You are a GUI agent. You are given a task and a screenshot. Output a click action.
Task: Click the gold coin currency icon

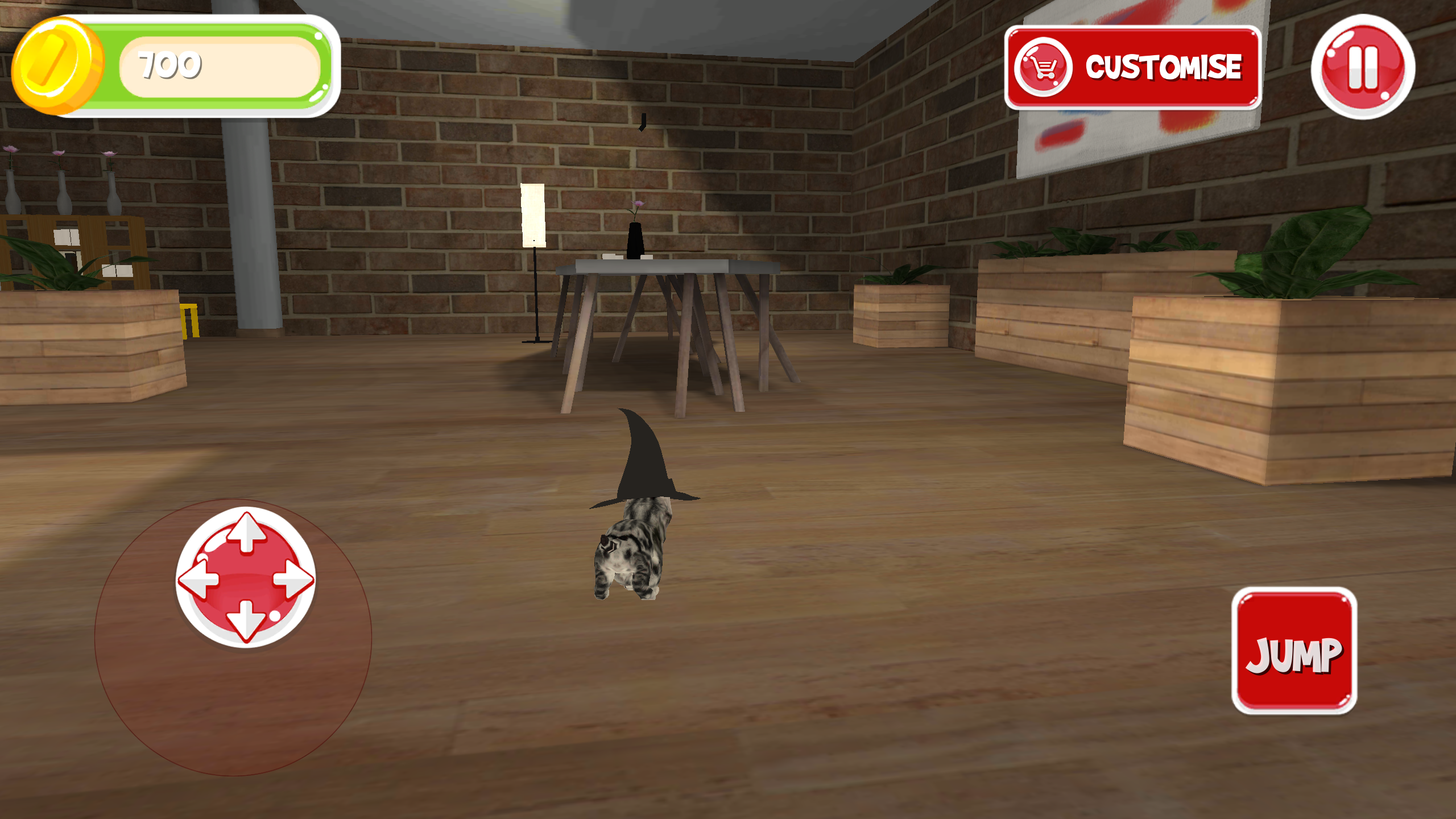(59, 64)
